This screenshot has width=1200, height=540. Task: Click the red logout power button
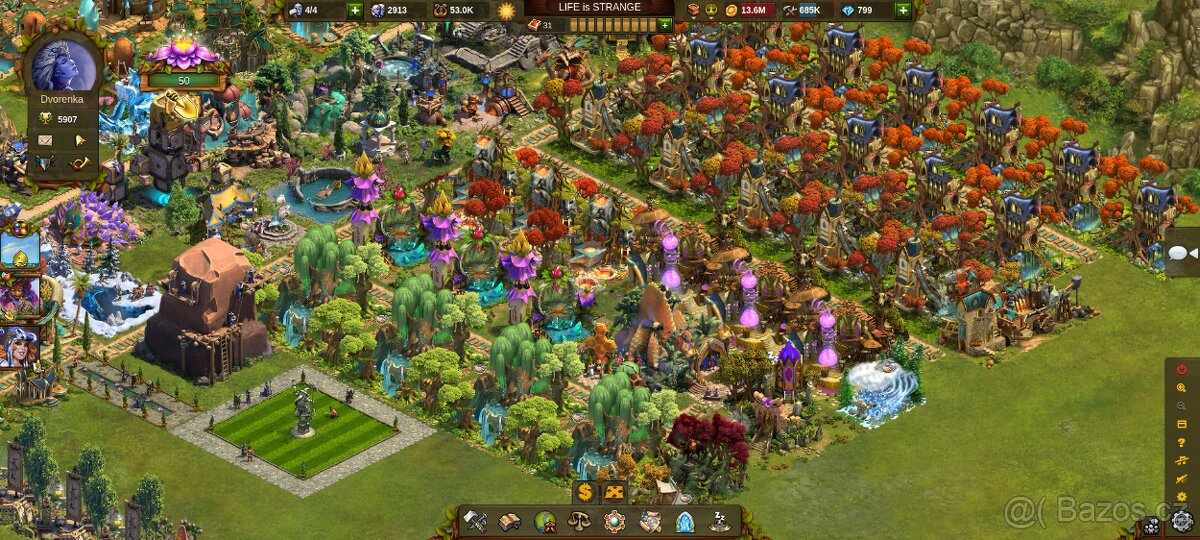point(1182,369)
